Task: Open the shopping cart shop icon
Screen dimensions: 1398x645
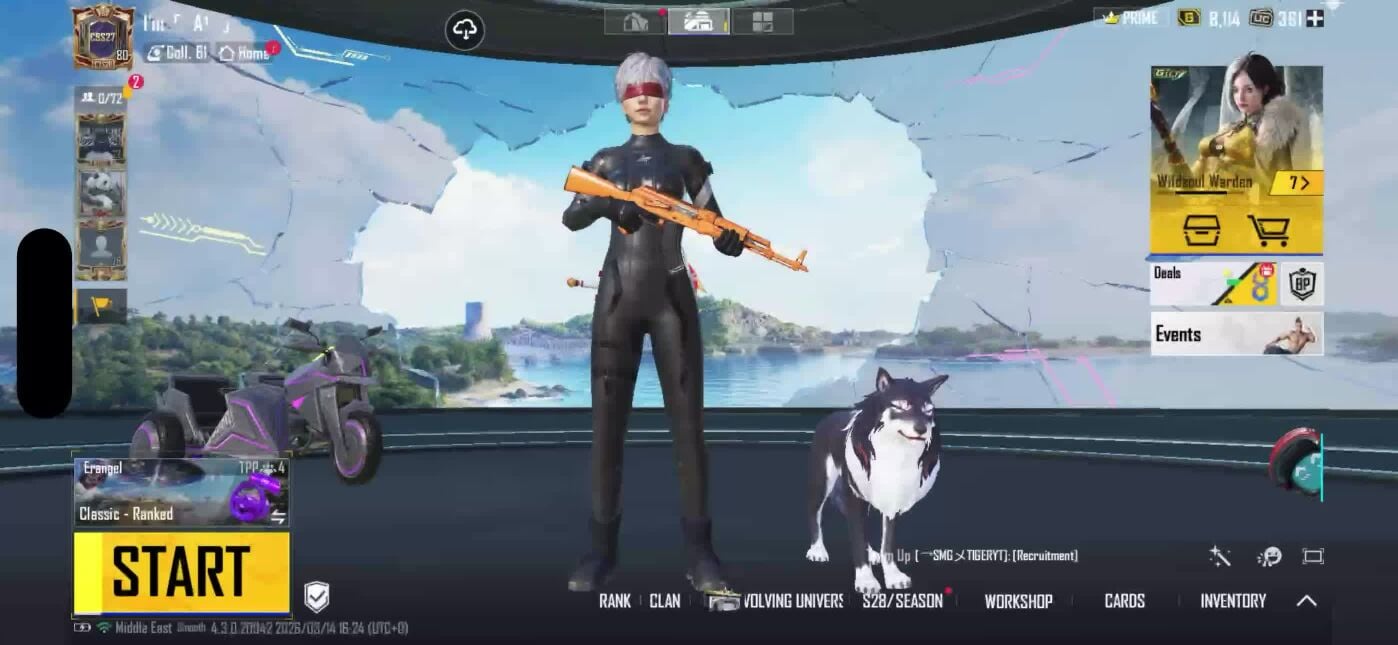Action: [x=1268, y=231]
